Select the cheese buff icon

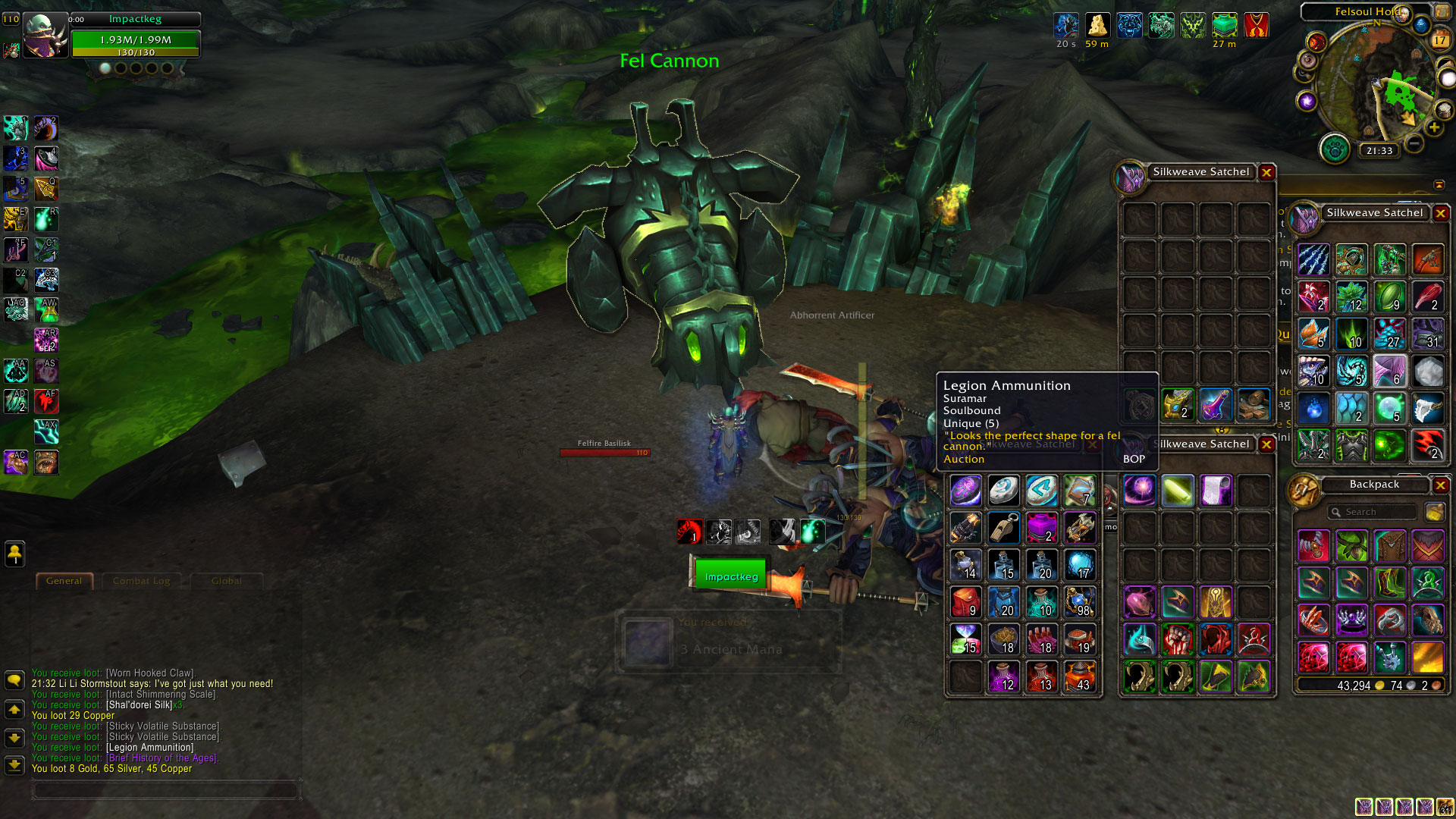click(x=1097, y=25)
